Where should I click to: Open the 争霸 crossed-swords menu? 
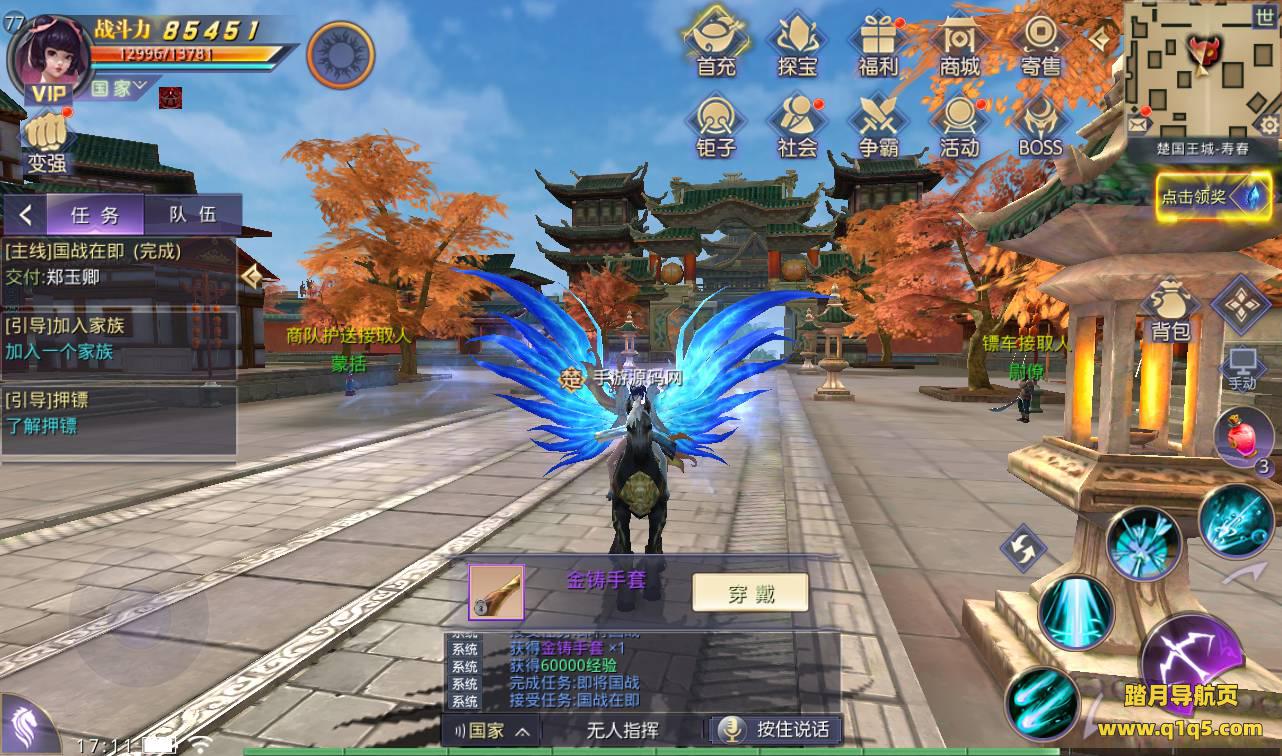click(x=878, y=124)
